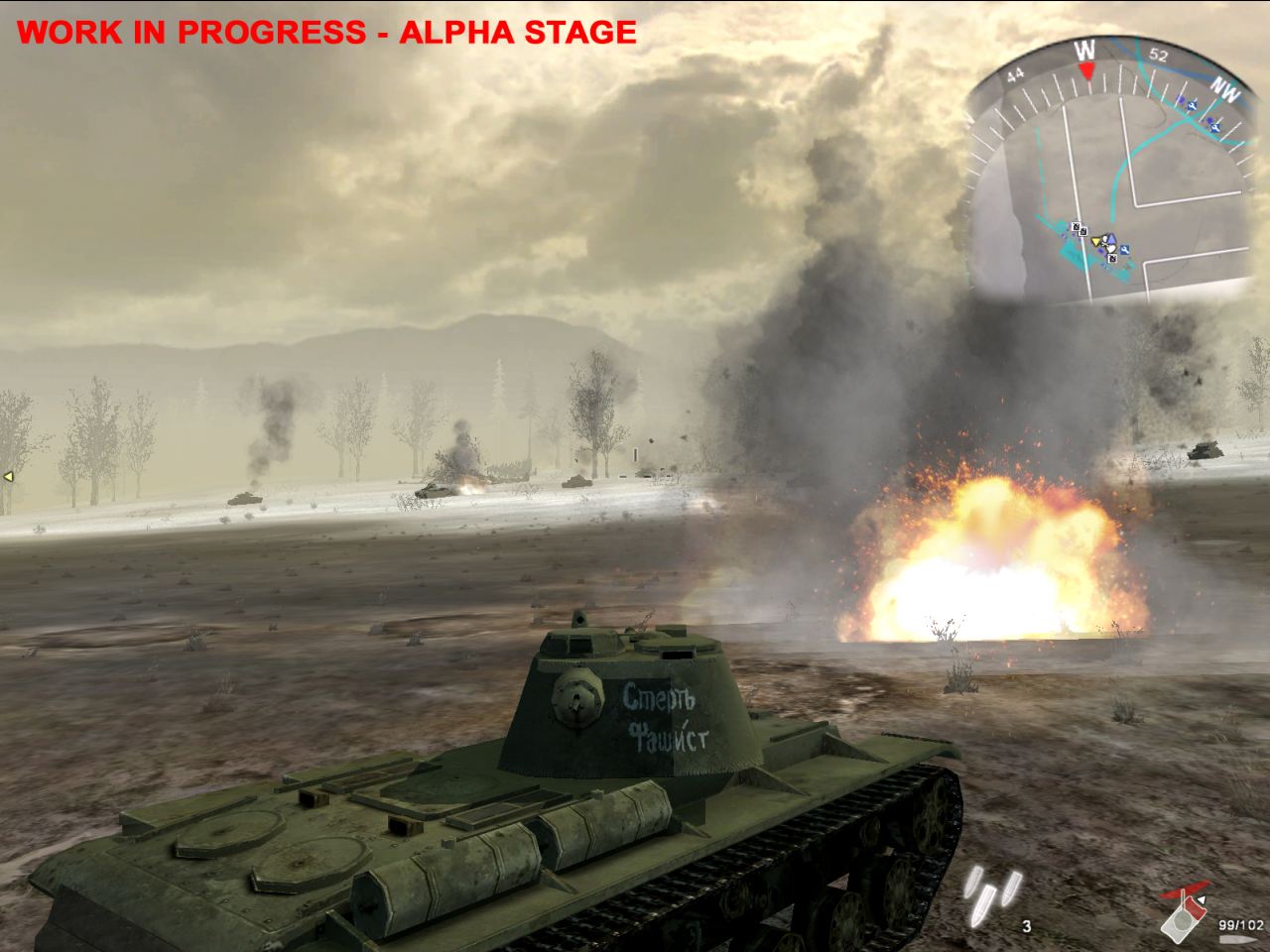
Task: Select a black square unit marker on minimap
Action: (x=1077, y=226)
